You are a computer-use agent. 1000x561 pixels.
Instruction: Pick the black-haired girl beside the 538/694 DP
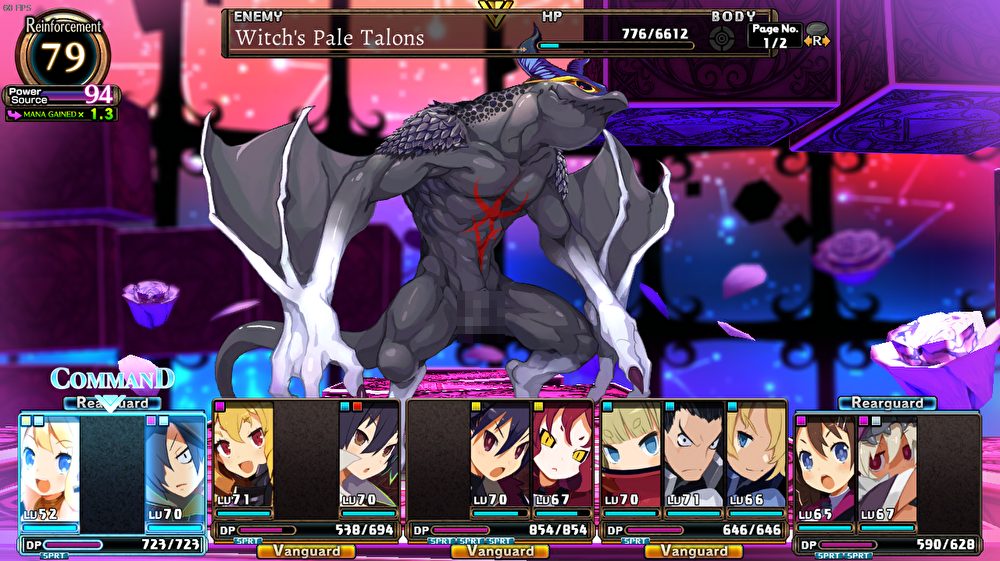368,462
